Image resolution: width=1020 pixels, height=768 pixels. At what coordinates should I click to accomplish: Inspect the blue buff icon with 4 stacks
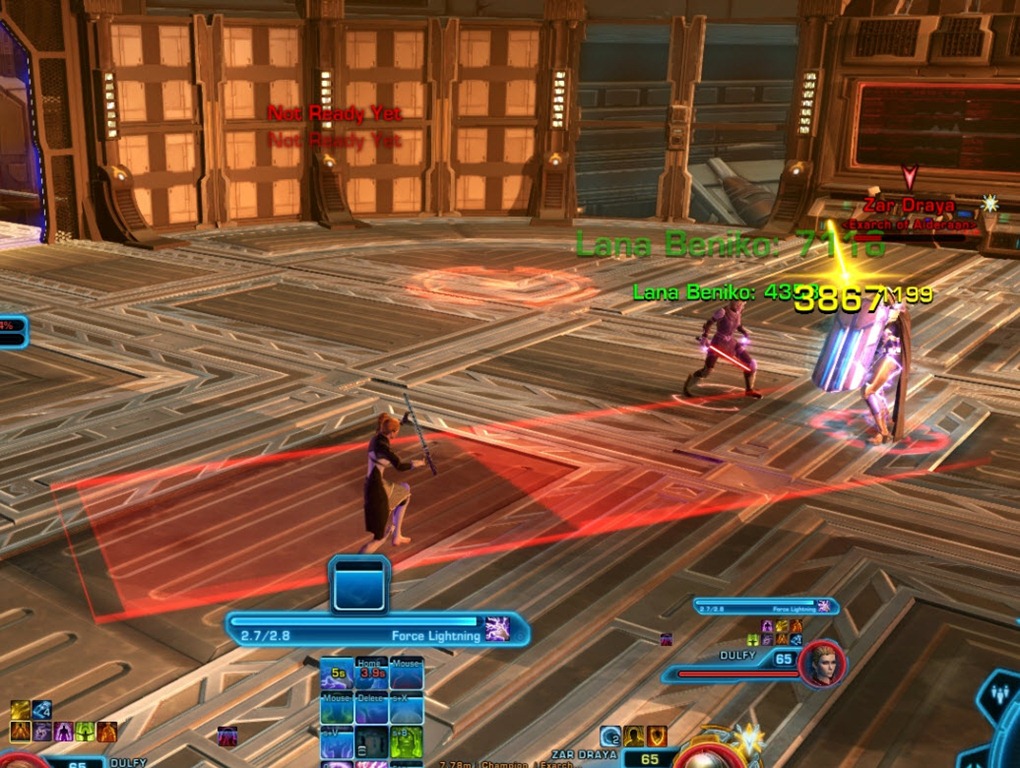pyautogui.click(x=42, y=710)
